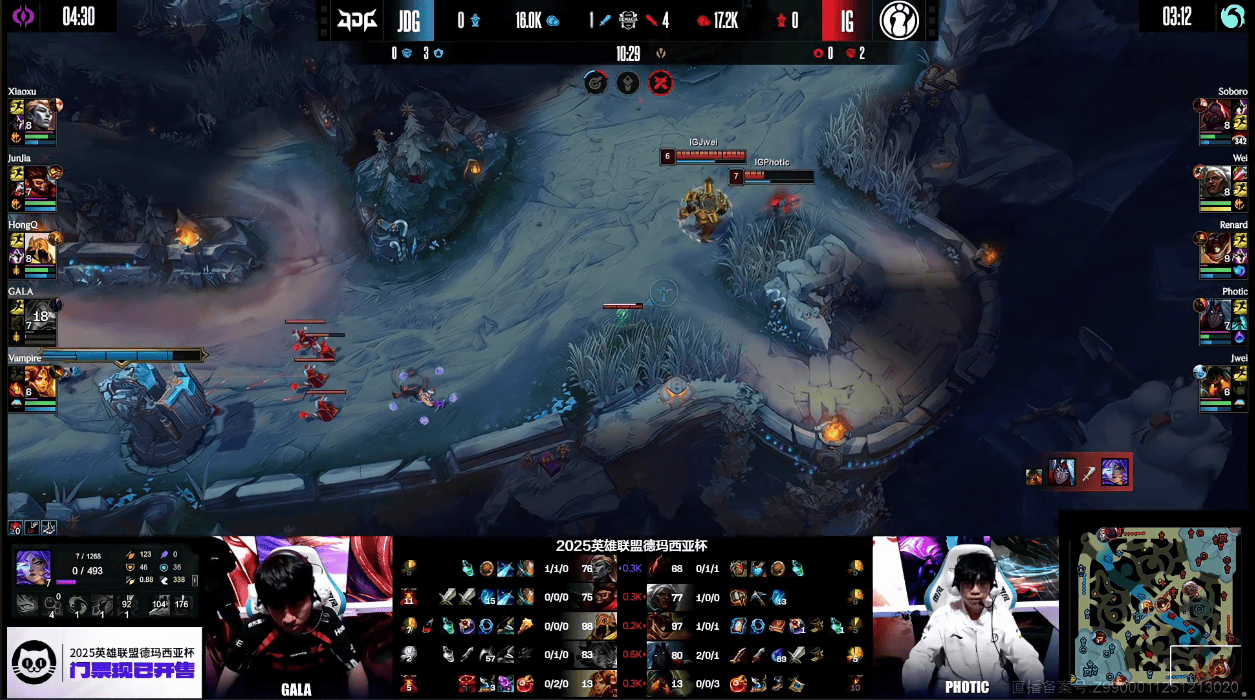
Task: Click the red crossed objective icon below timer
Action: [x=660, y=83]
